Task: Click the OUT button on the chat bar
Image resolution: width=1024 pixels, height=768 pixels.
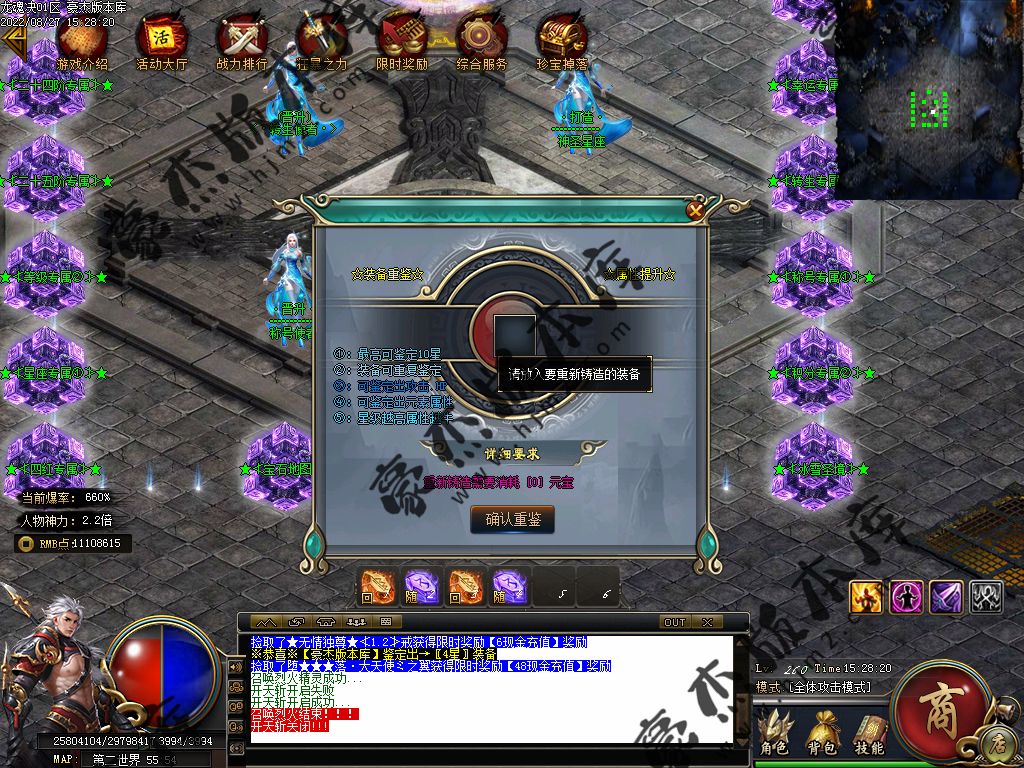Action: pos(675,622)
